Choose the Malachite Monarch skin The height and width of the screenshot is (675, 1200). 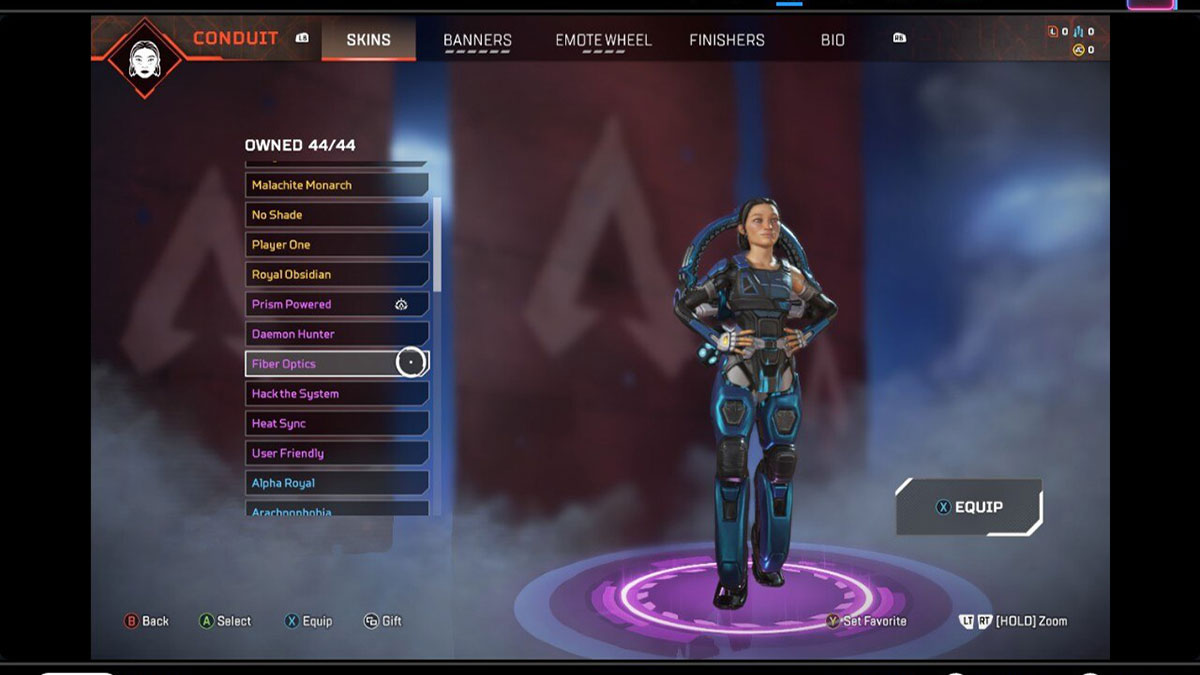click(336, 185)
